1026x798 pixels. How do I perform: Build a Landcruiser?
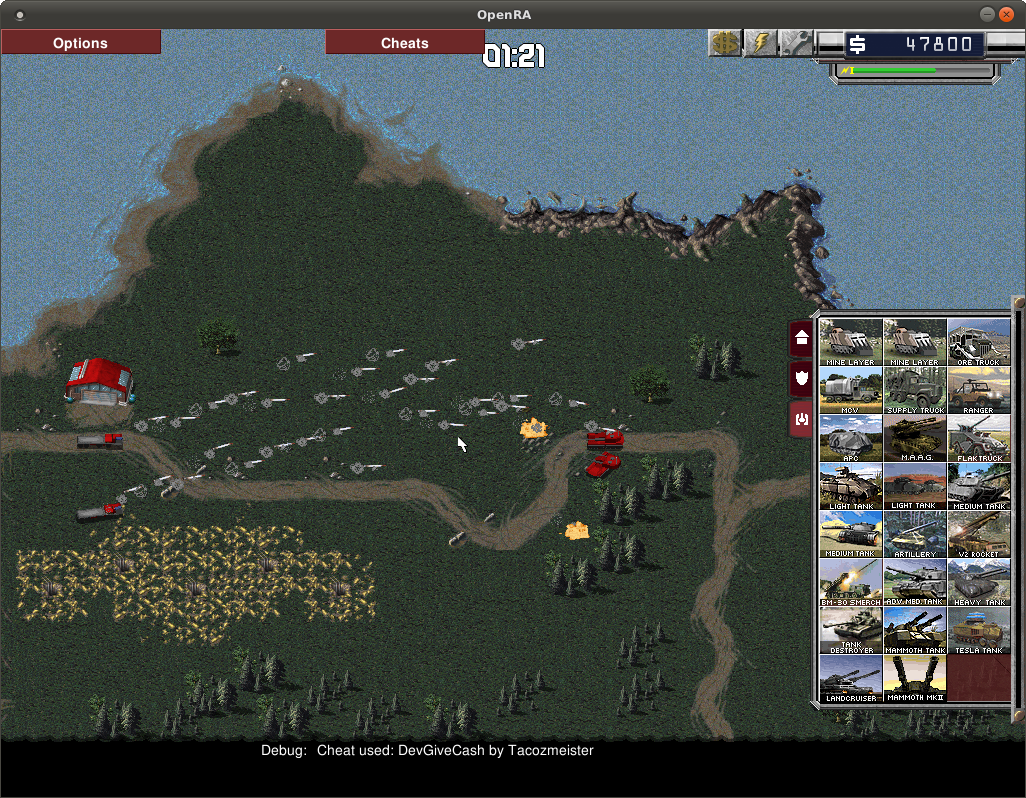851,678
